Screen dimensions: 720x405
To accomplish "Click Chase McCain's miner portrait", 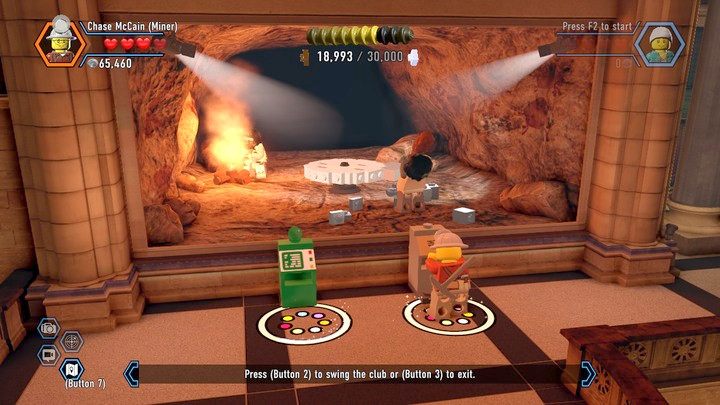I will coord(60,42).
